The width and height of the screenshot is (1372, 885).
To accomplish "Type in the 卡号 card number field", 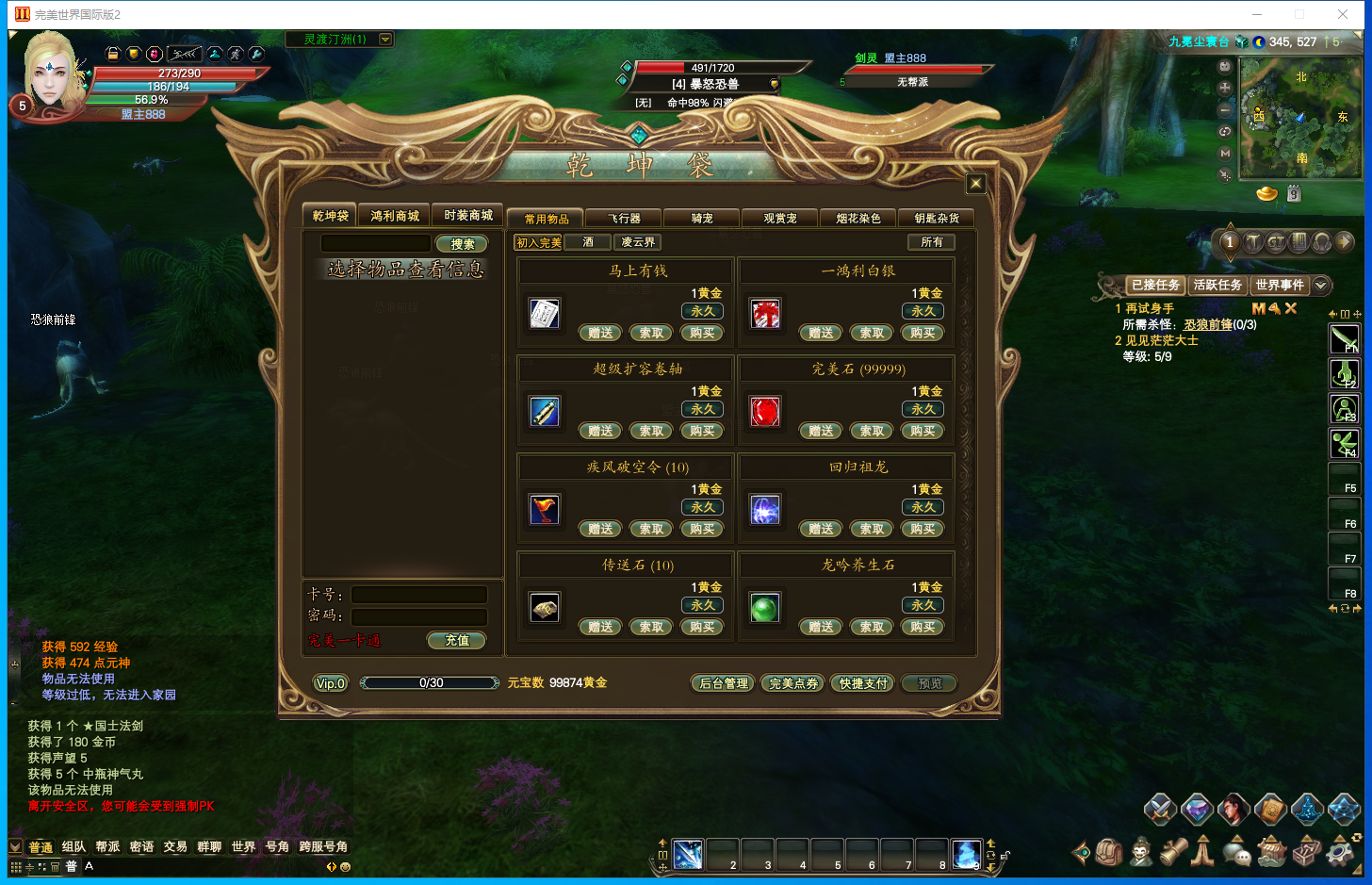I will click(419, 595).
